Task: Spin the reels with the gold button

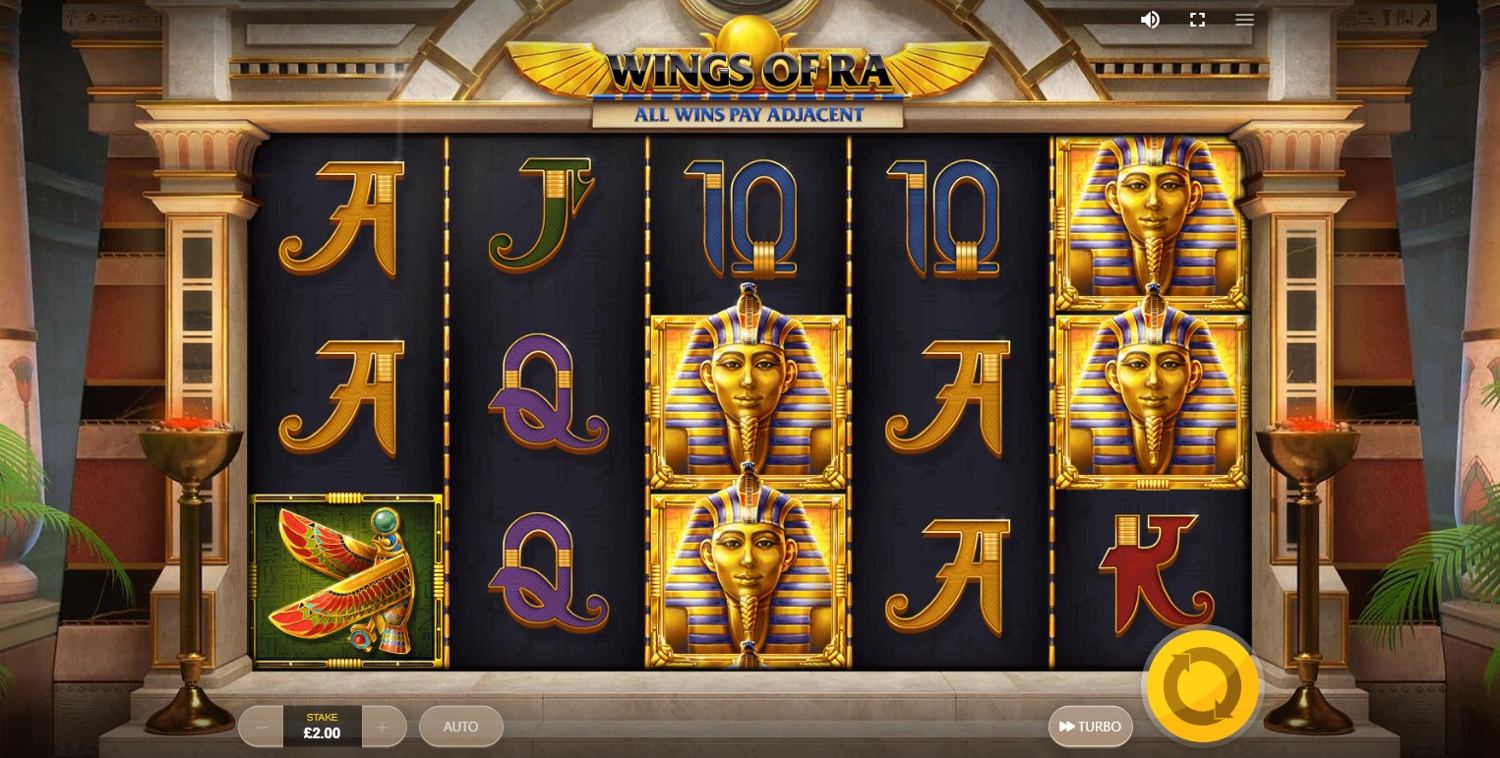Action: tap(1202, 687)
